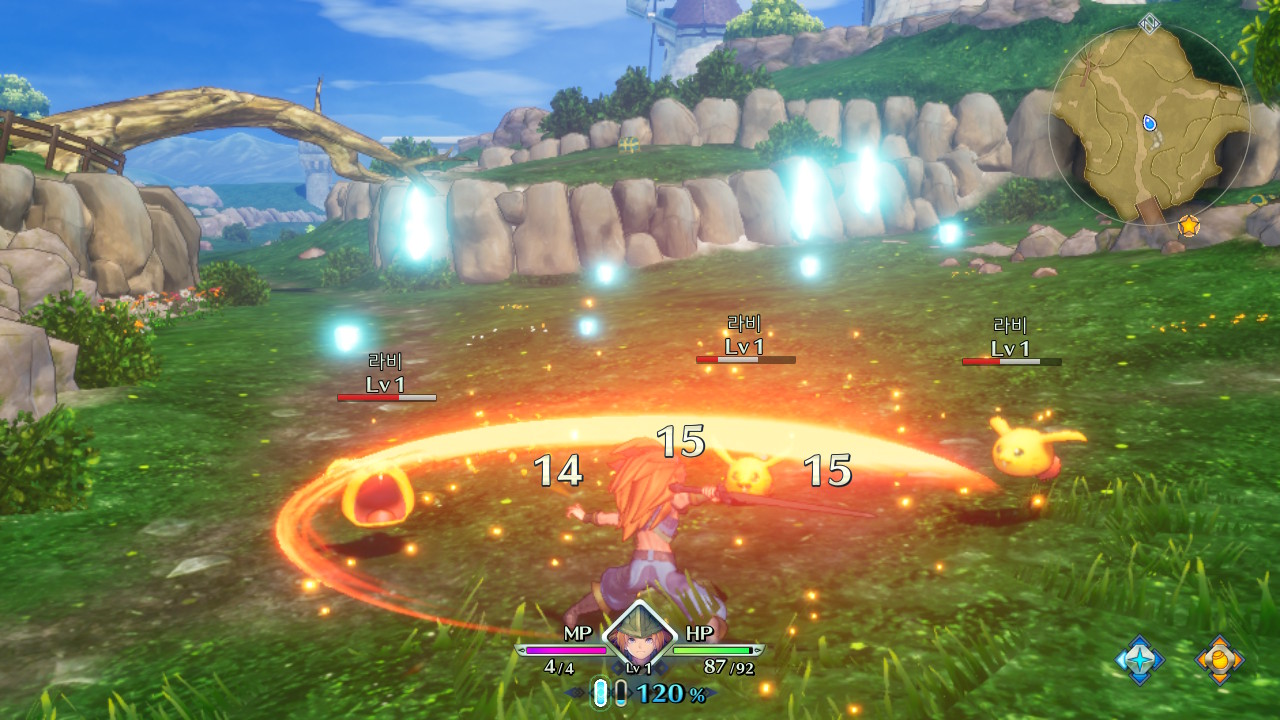Toggle the left arrow of the item shortcut icon
The height and width of the screenshot is (720, 1280).
pyautogui.click(x=1201, y=658)
